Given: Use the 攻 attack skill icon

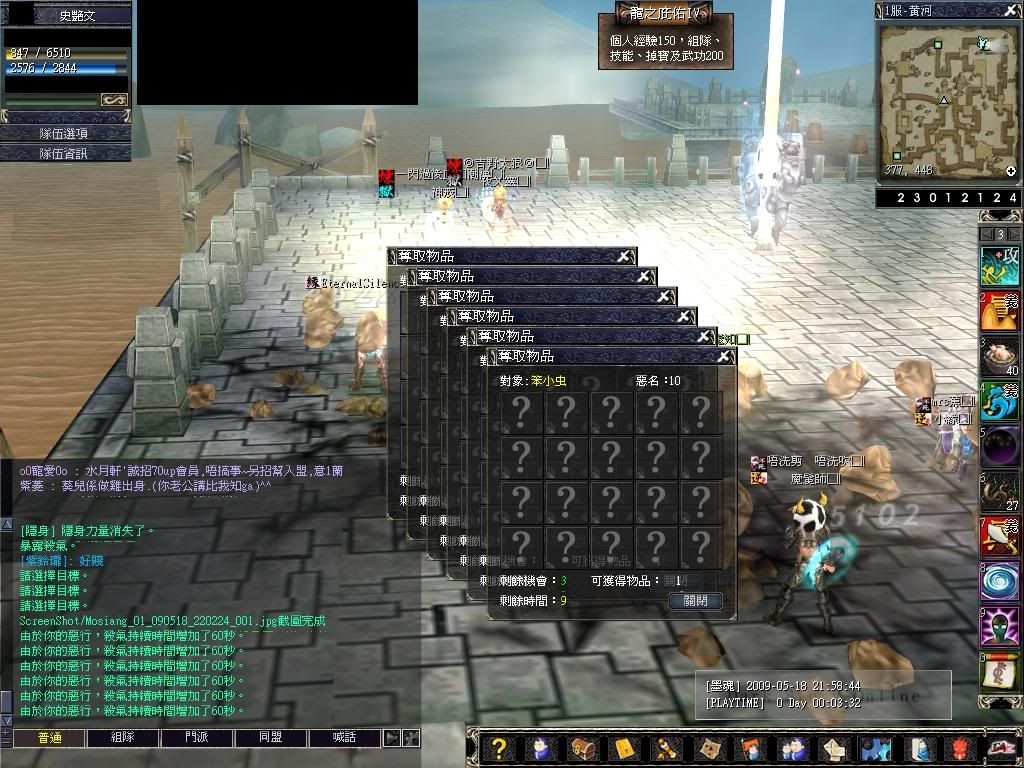Looking at the screenshot, I should point(999,266).
